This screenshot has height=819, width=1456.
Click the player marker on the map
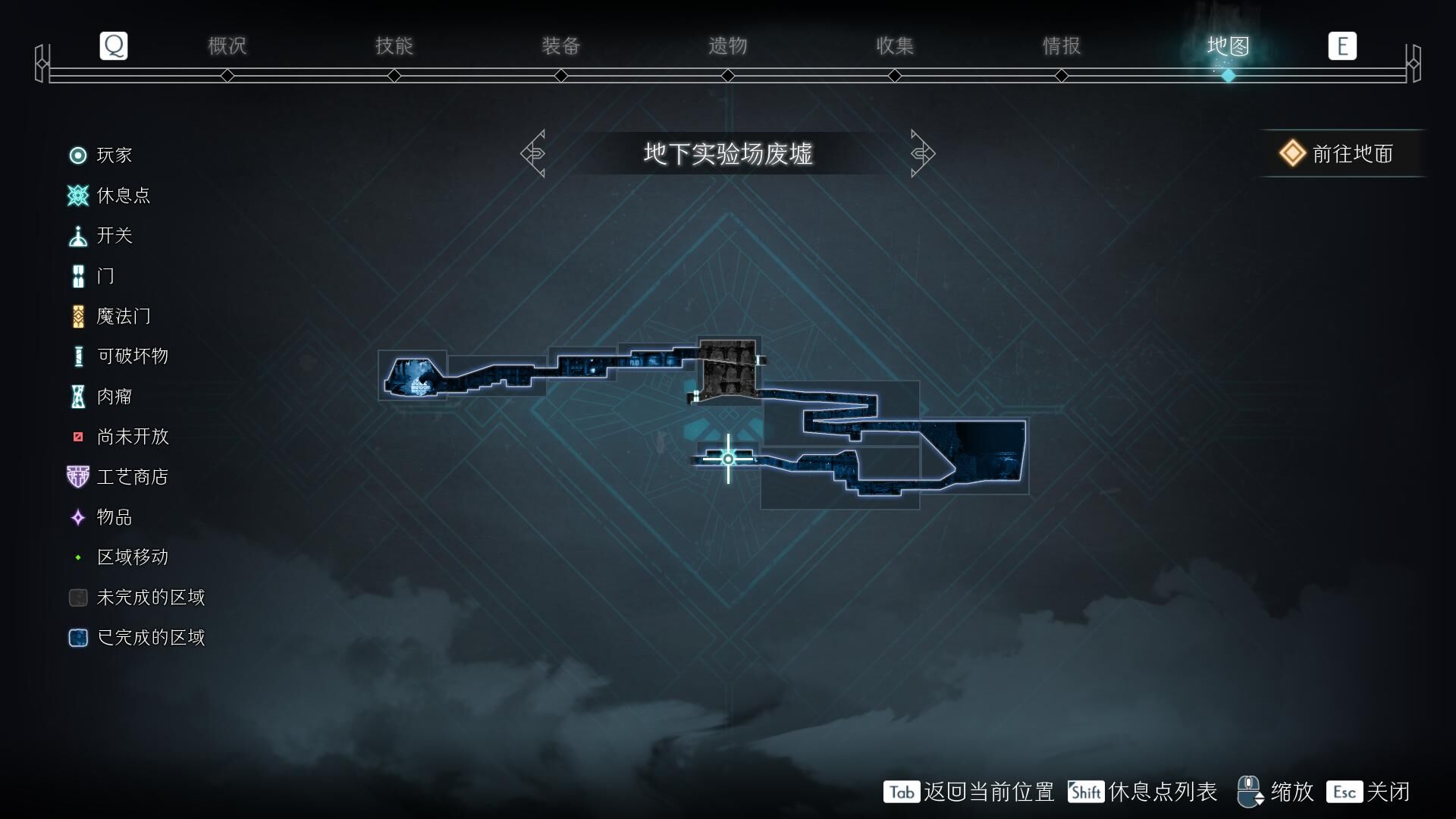[728, 459]
